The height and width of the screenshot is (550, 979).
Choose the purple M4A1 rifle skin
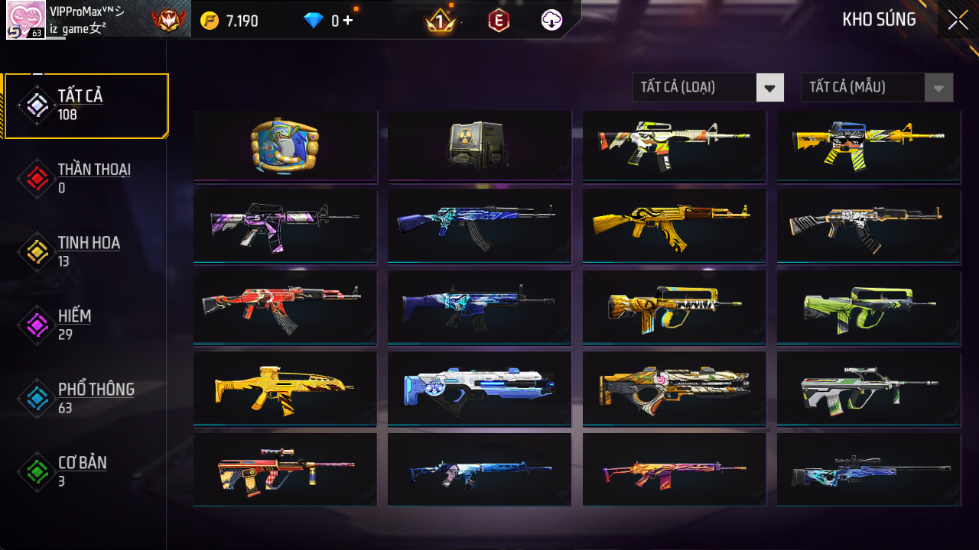tap(284, 226)
